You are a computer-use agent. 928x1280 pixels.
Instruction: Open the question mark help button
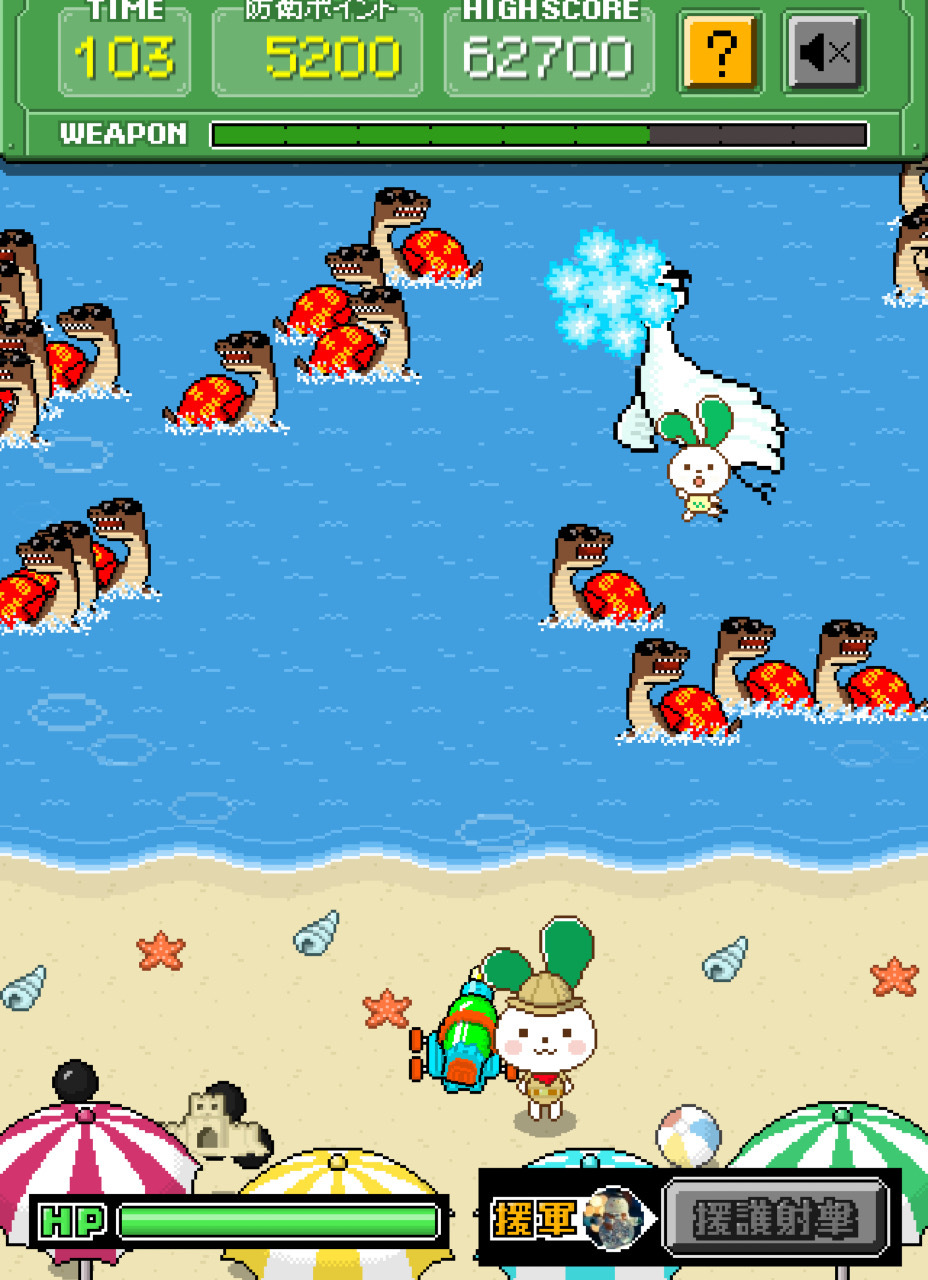(x=720, y=52)
